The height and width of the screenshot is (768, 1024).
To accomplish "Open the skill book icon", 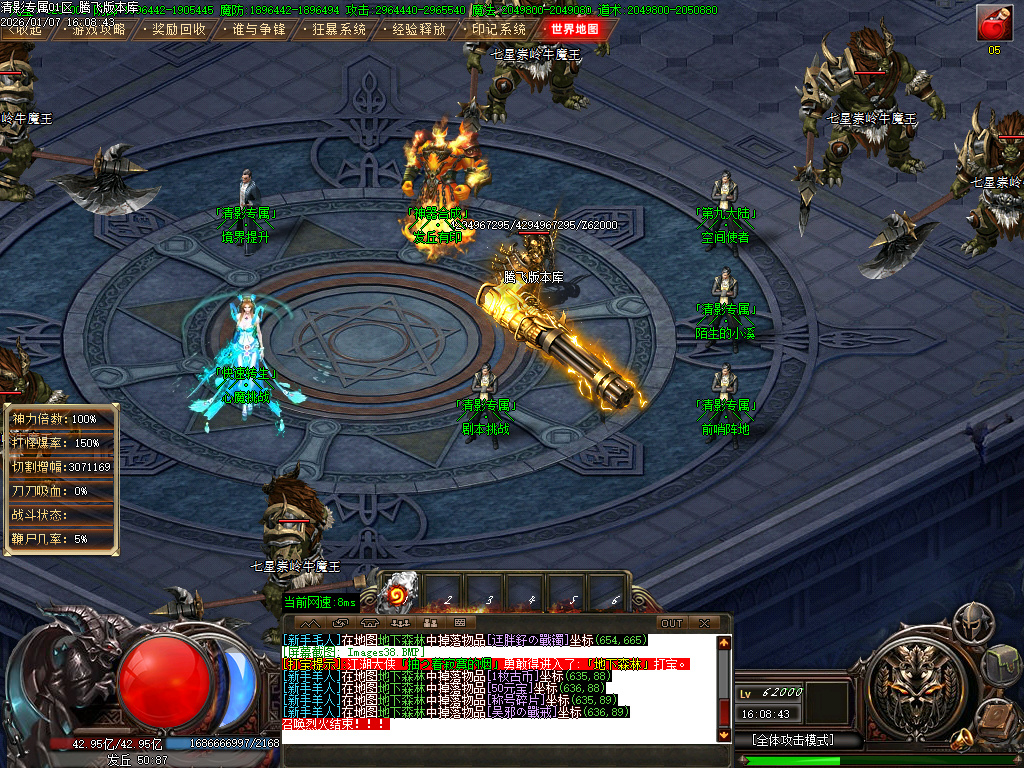I will (998, 718).
